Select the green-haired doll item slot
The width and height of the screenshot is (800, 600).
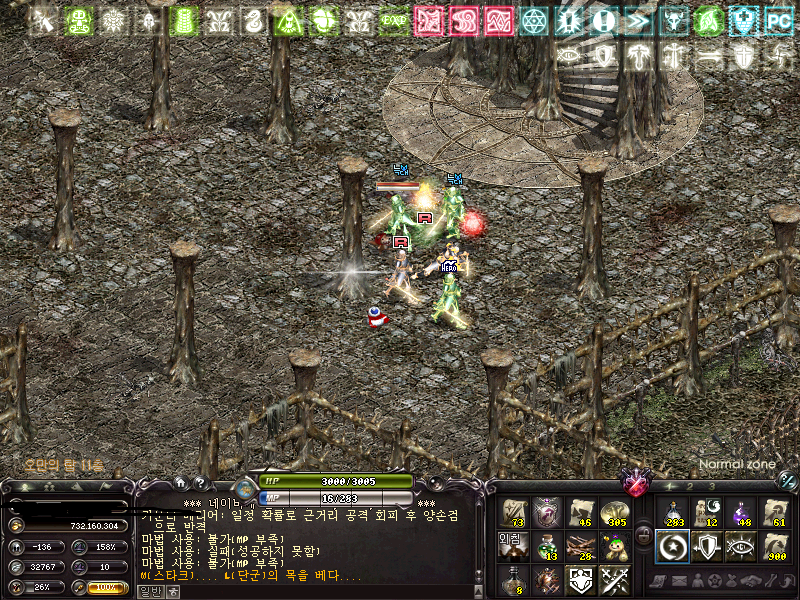click(615, 546)
